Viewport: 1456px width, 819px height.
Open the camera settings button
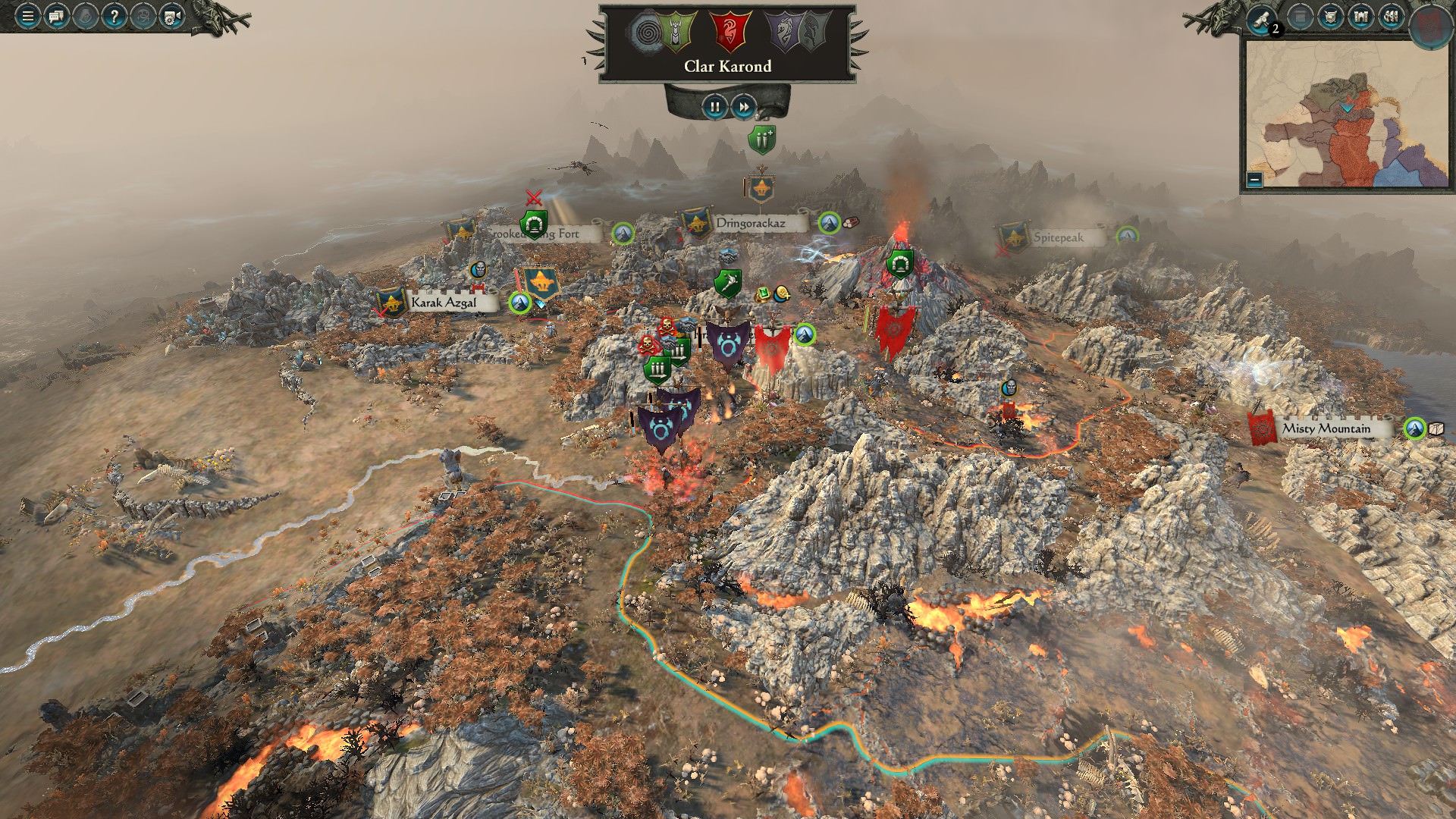(172, 16)
